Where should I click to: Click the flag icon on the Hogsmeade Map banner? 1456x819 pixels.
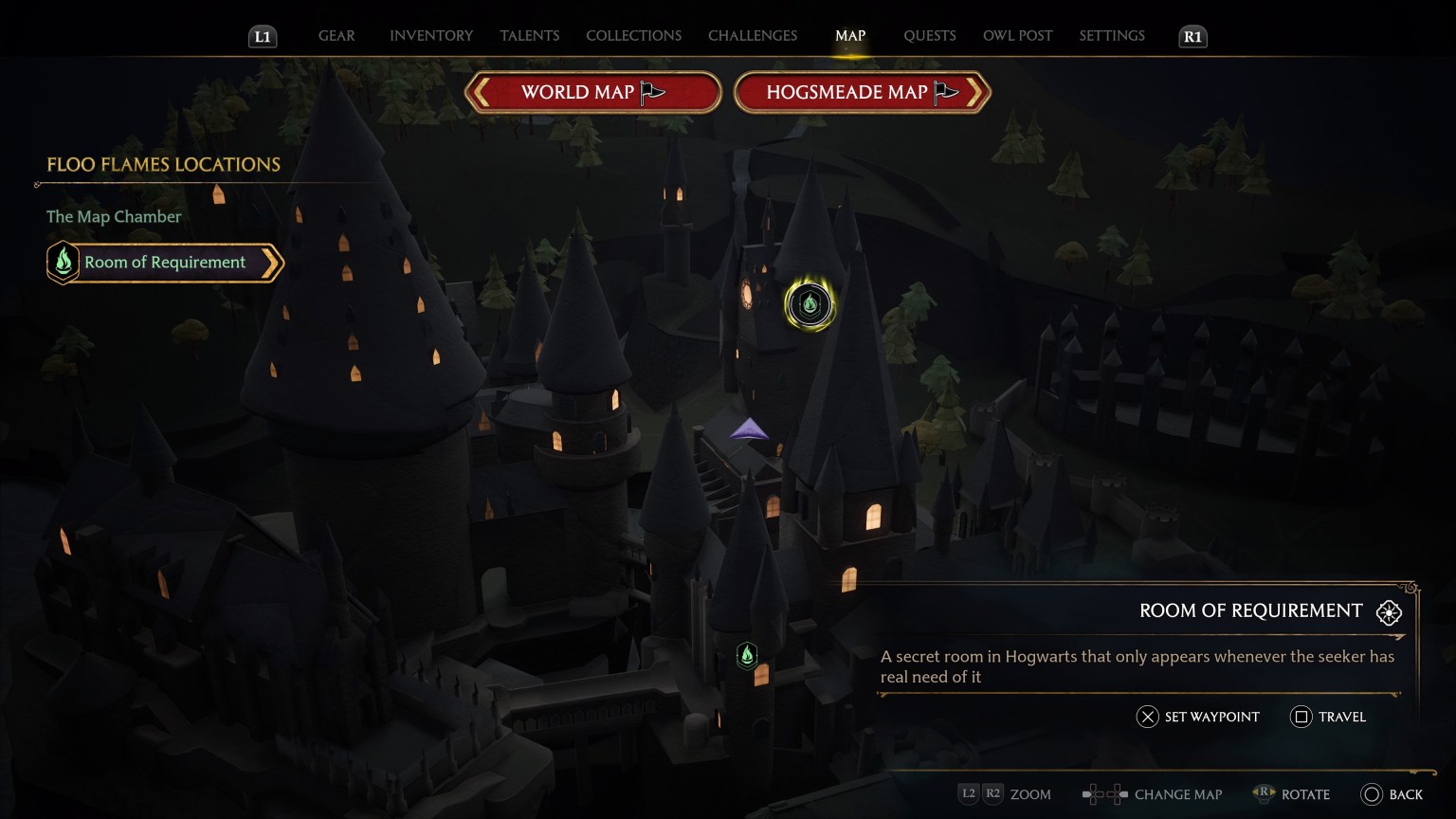945,92
